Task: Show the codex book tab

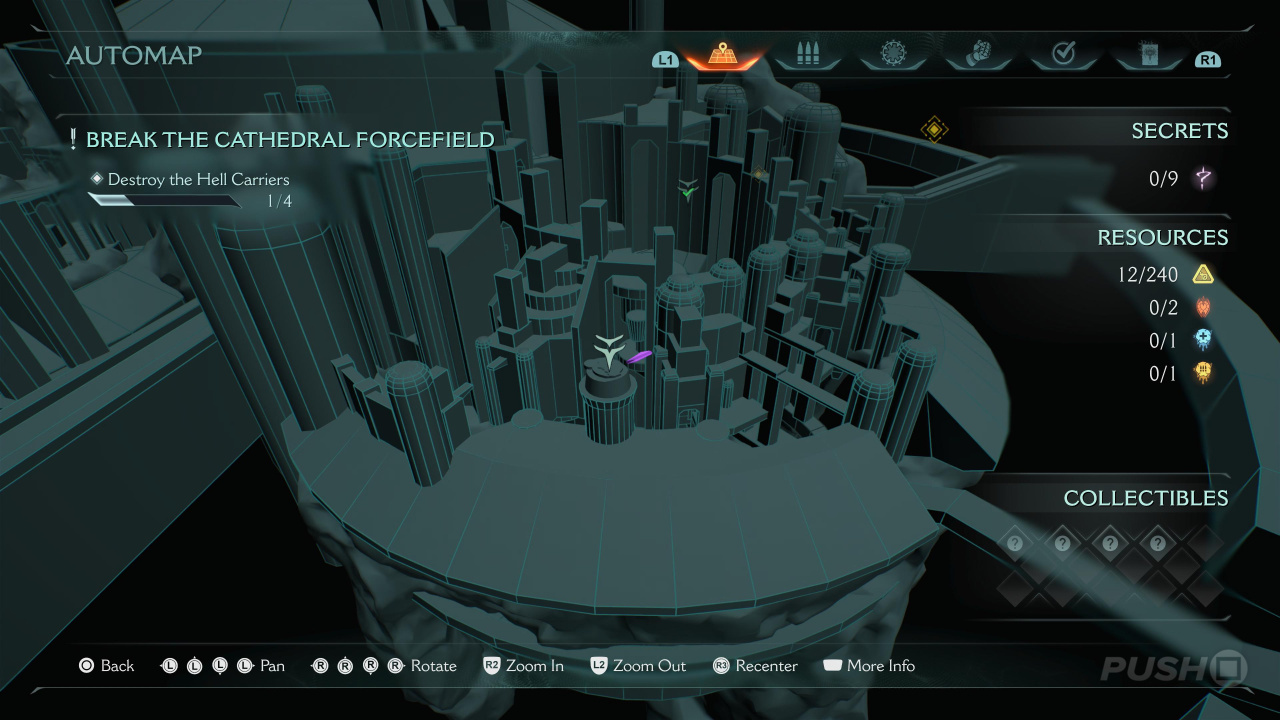Action: 1148,55
